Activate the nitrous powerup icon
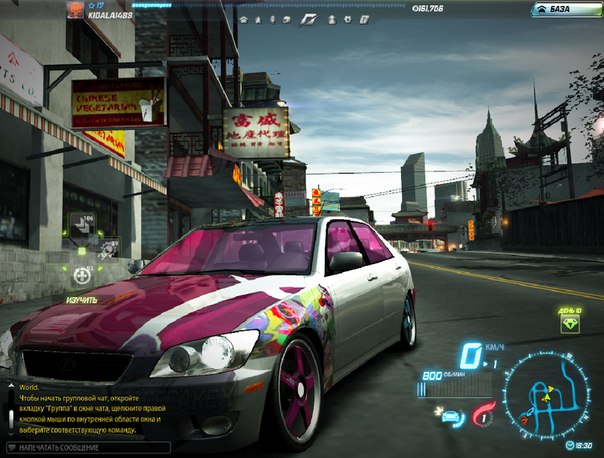The image size is (604, 458). 485,413
